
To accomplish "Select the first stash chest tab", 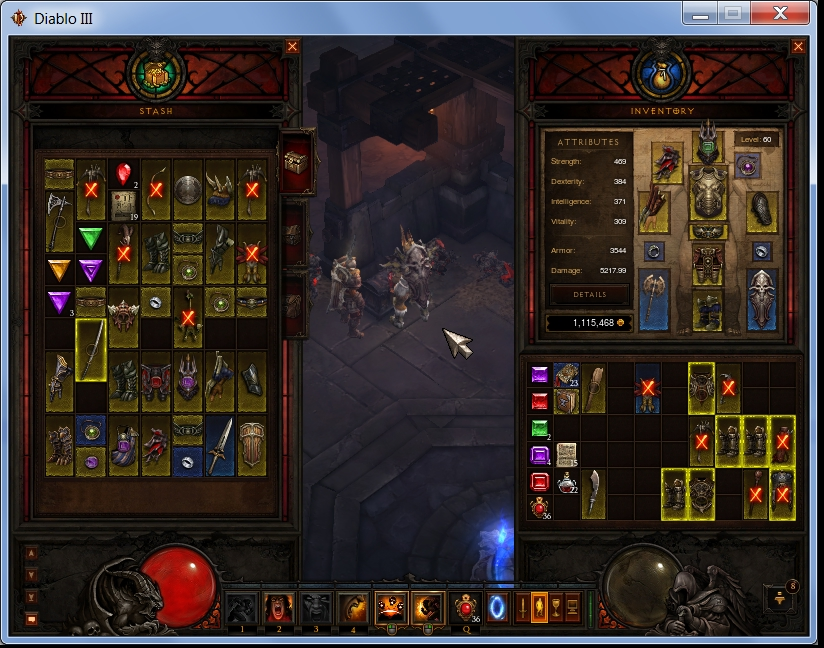I will coord(299,160).
